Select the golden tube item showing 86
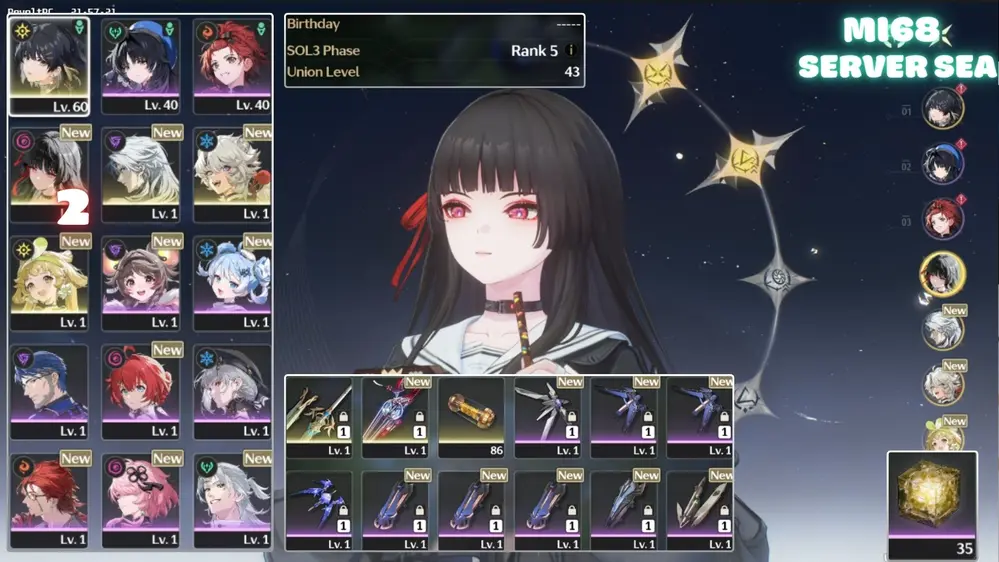The image size is (999, 562). pos(471,417)
